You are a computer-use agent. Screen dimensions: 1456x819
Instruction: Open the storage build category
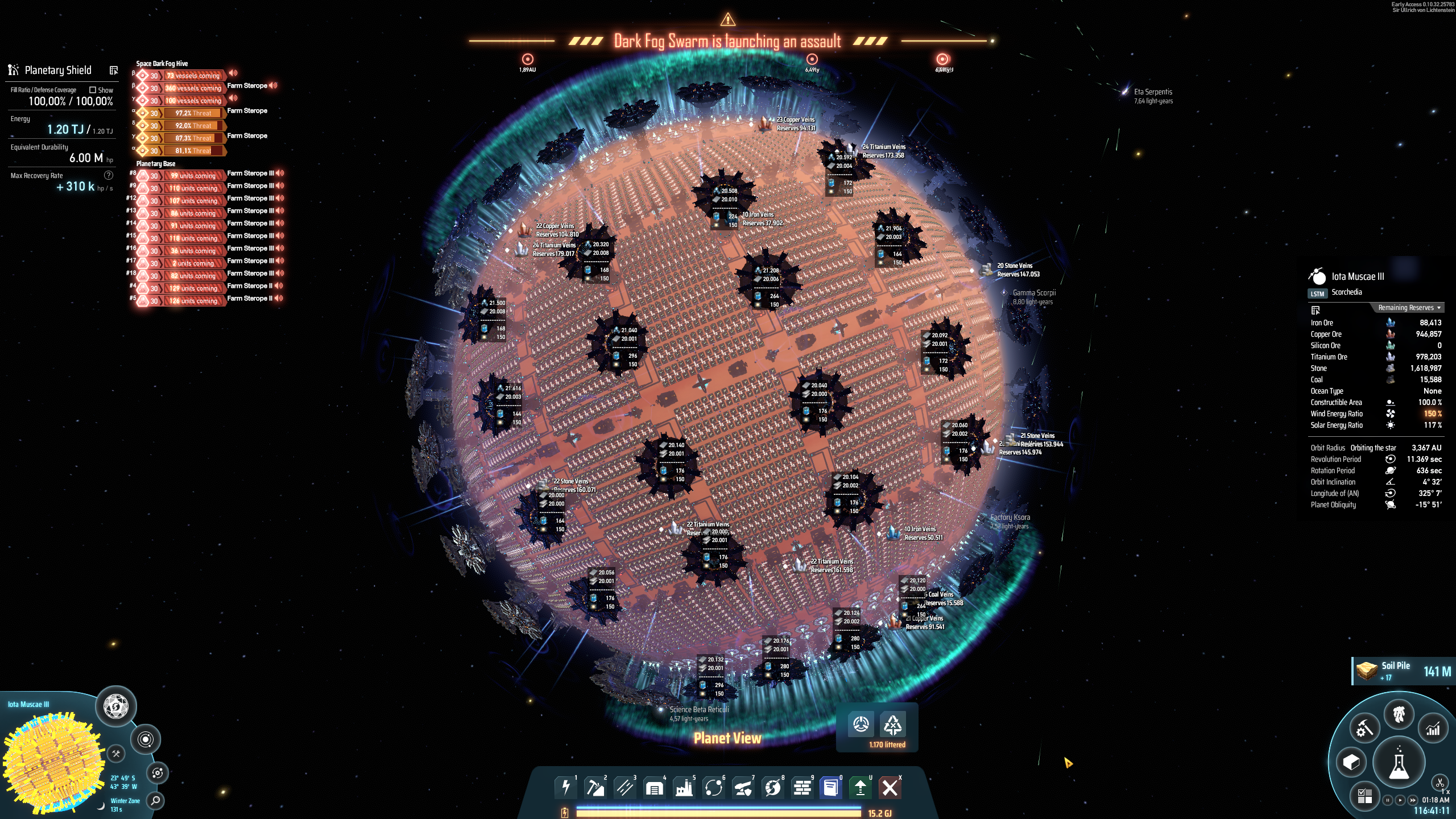coord(654,788)
